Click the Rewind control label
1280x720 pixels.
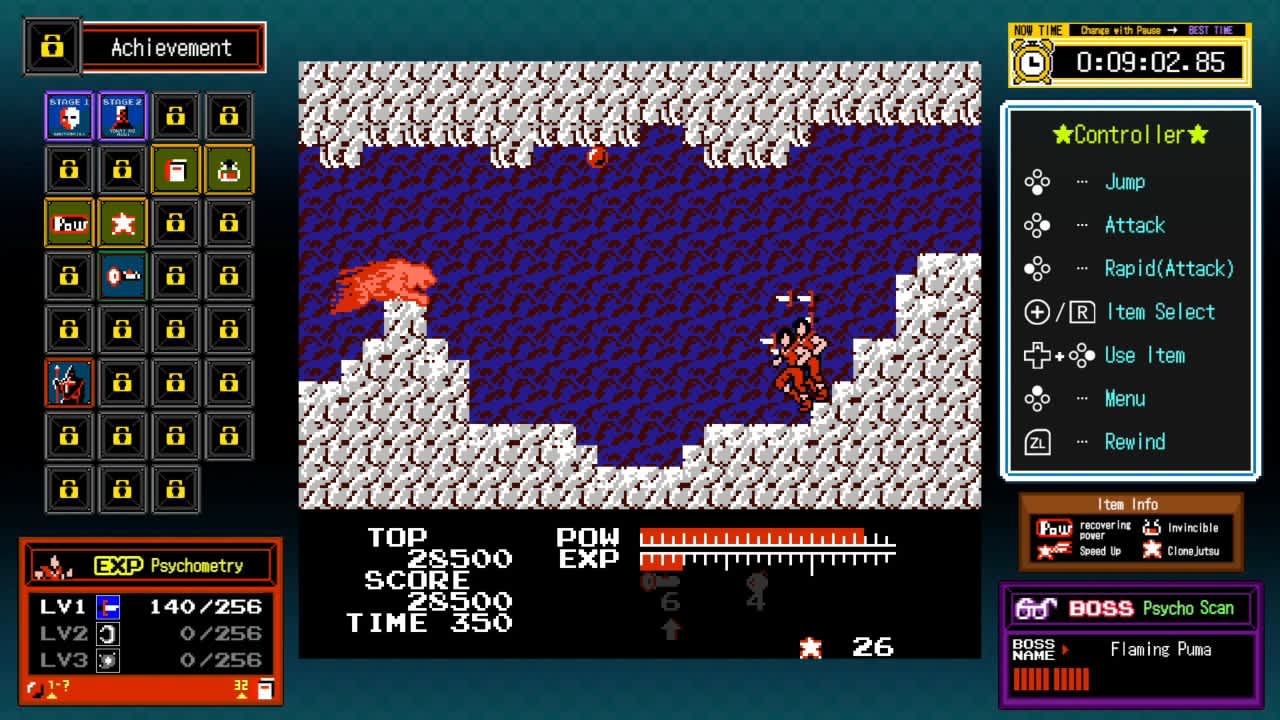click(x=1137, y=441)
